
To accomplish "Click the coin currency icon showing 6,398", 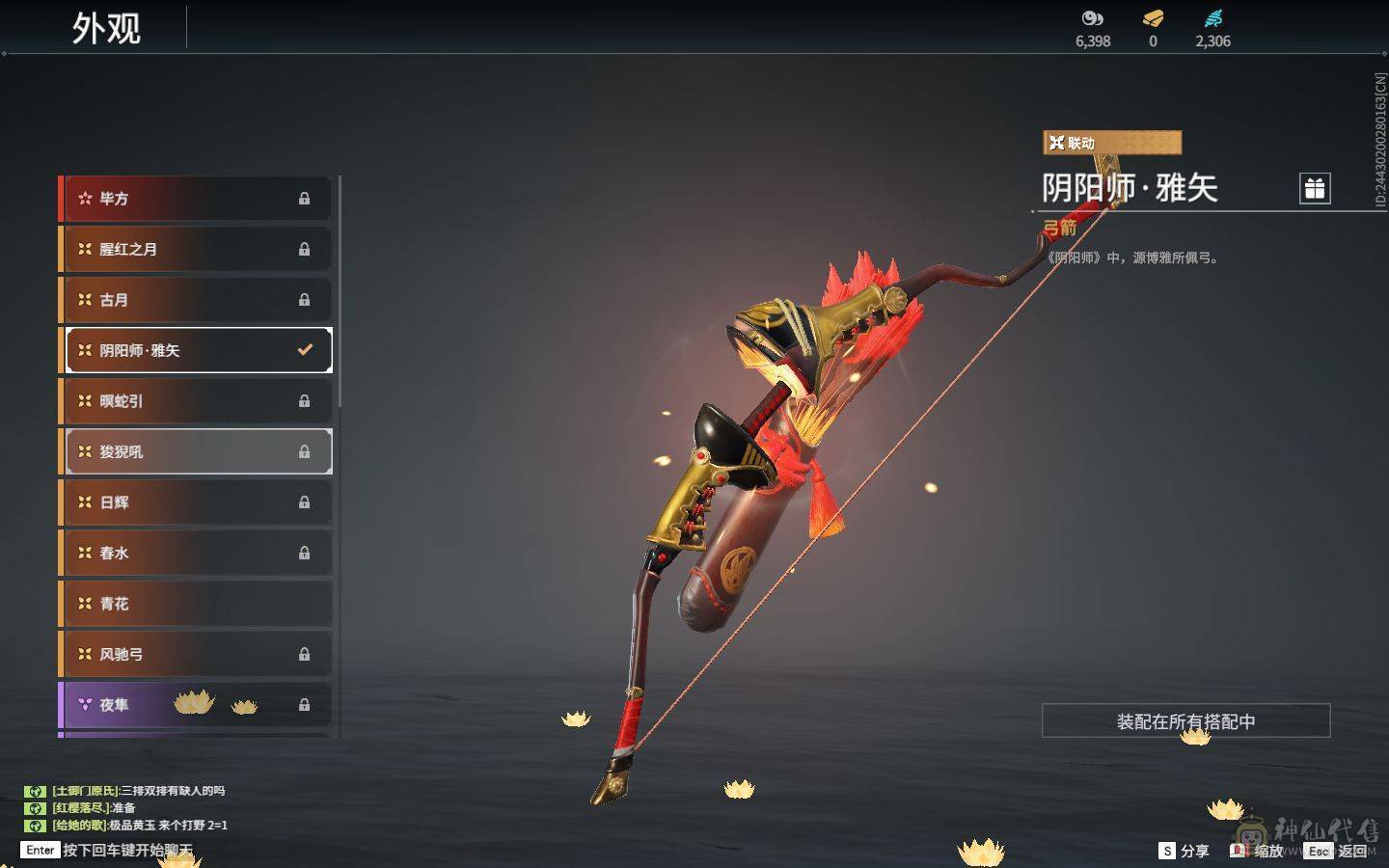I will (x=1091, y=19).
